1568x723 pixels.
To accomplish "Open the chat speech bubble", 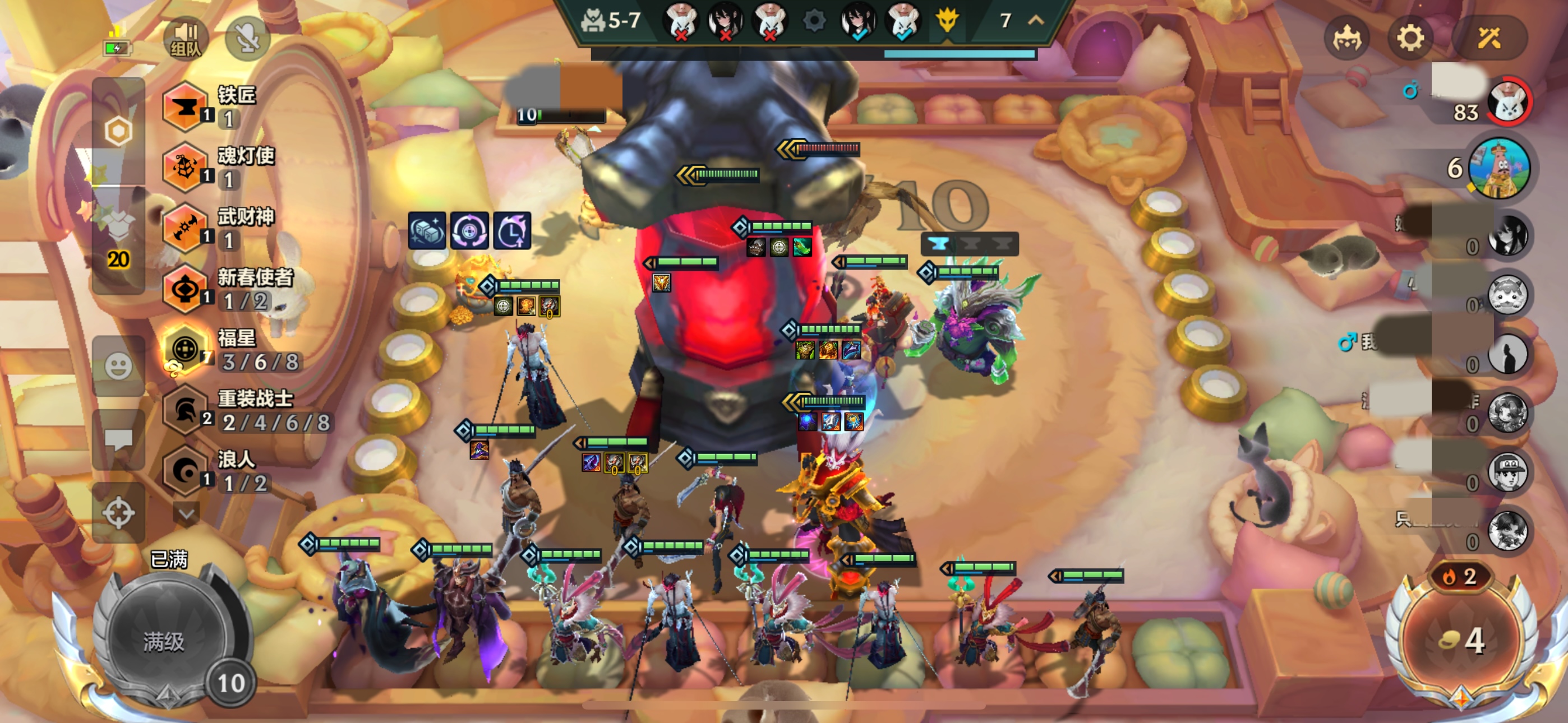I will pos(118,439).
